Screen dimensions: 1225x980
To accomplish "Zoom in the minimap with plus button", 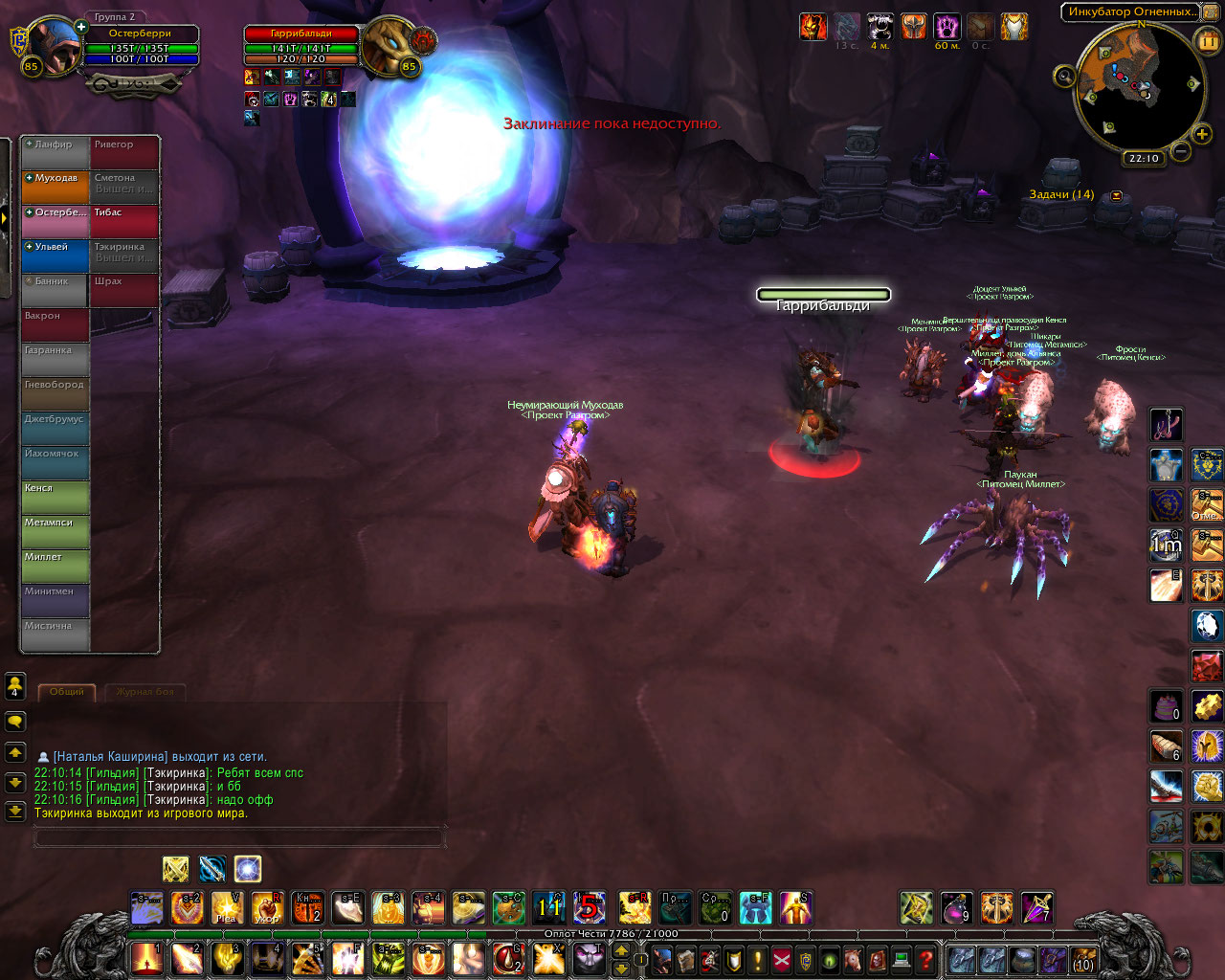I will point(1202,134).
